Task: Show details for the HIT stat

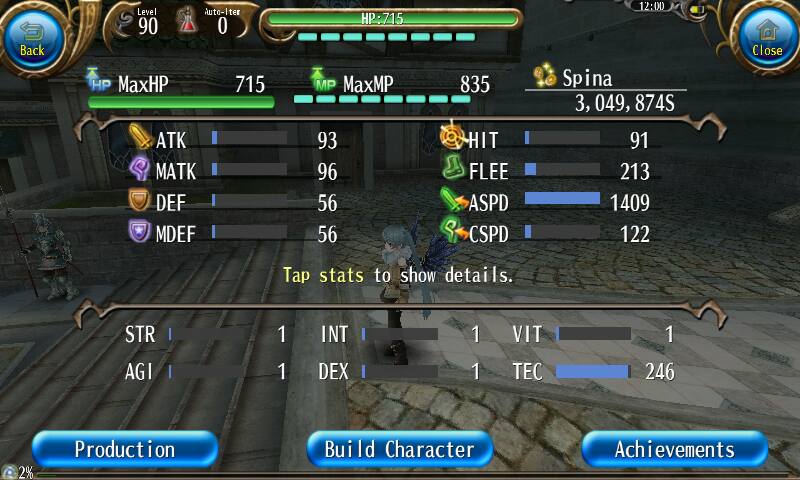Action: [x=546, y=140]
